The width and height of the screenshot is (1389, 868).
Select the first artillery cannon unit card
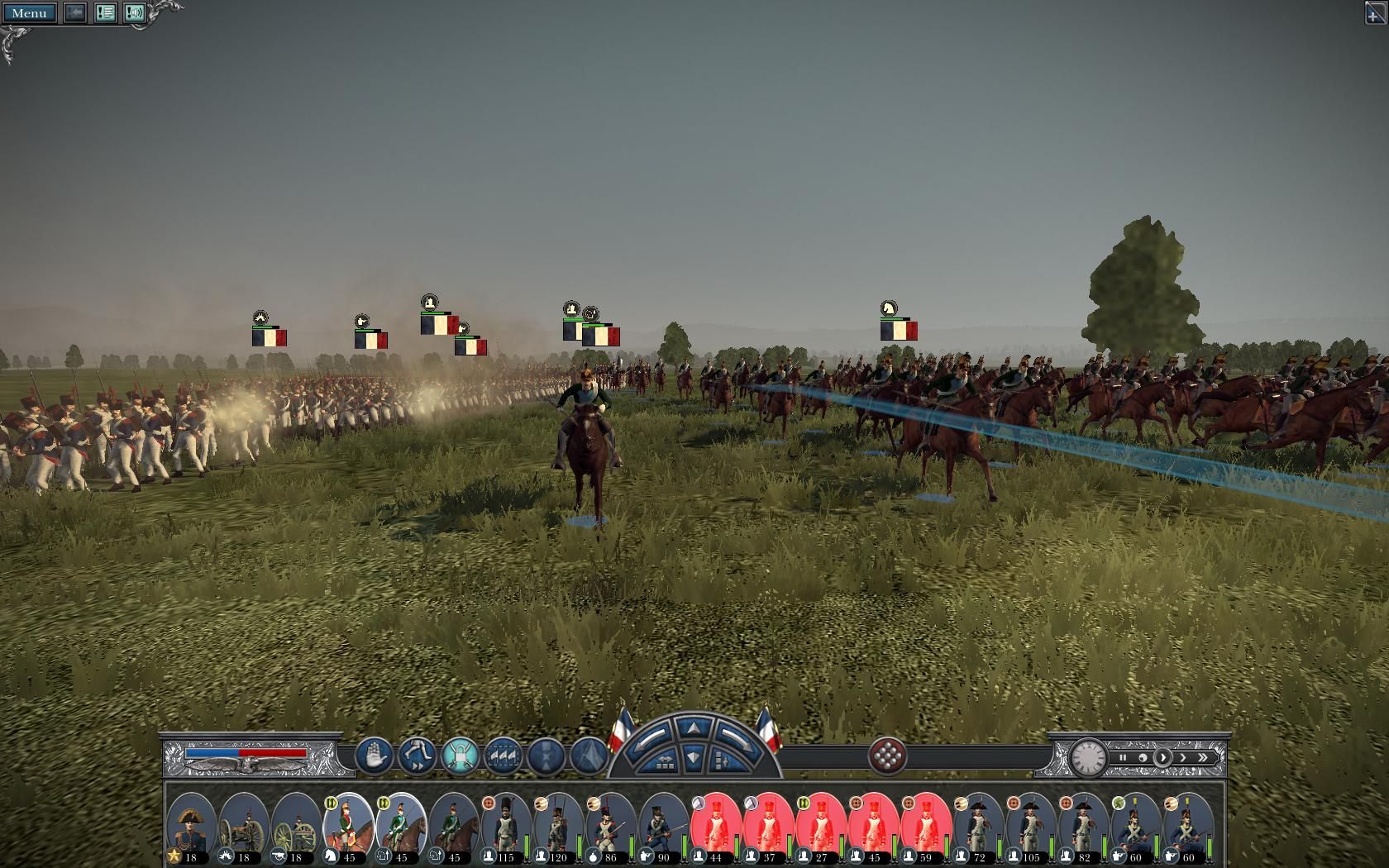244,827
